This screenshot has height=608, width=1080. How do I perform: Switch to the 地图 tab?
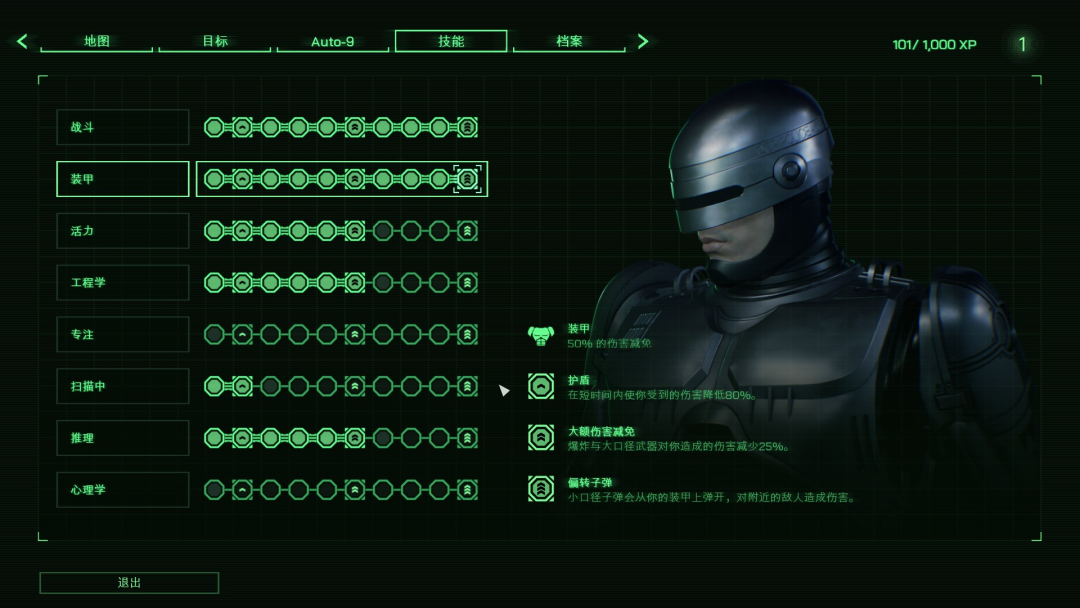pos(97,42)
